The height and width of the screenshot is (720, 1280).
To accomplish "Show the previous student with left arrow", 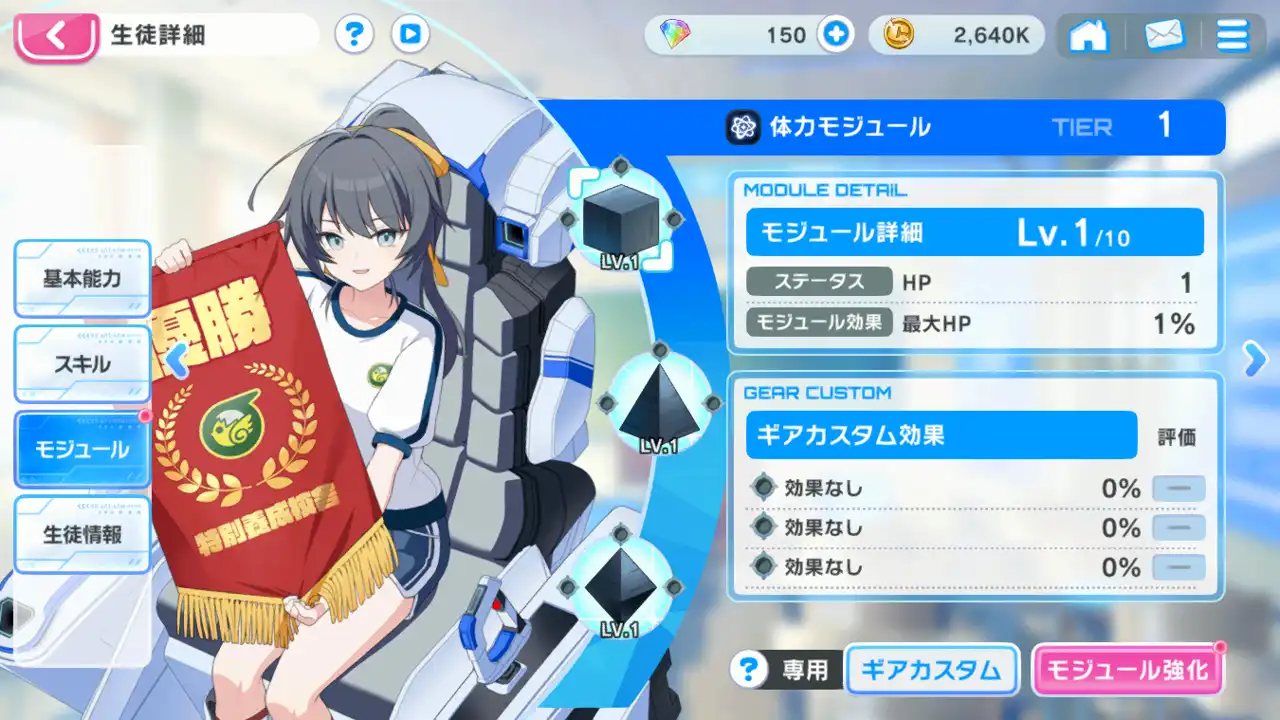I will [177, 360].
